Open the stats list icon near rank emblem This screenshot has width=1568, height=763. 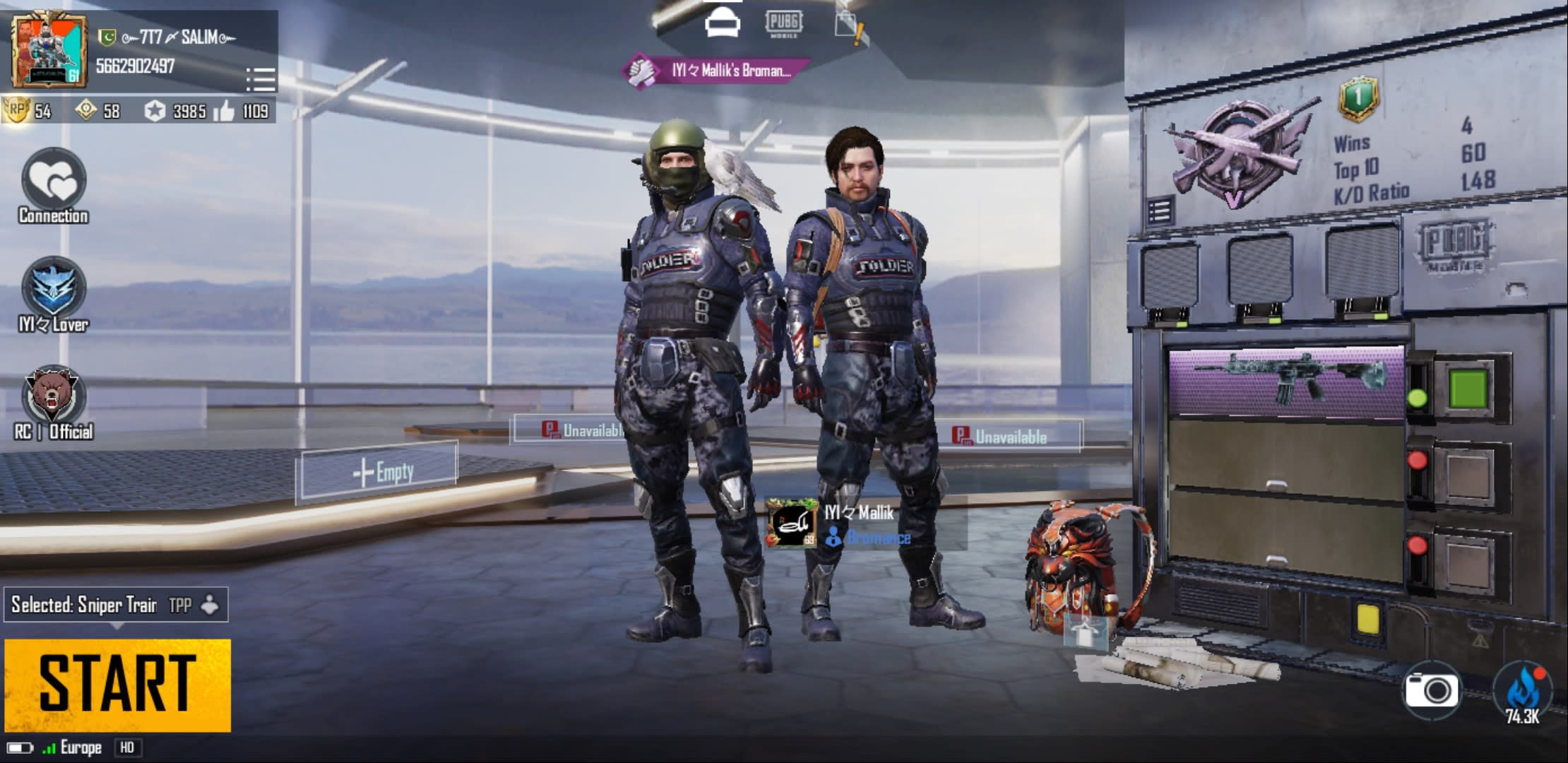pos(1159,211)
